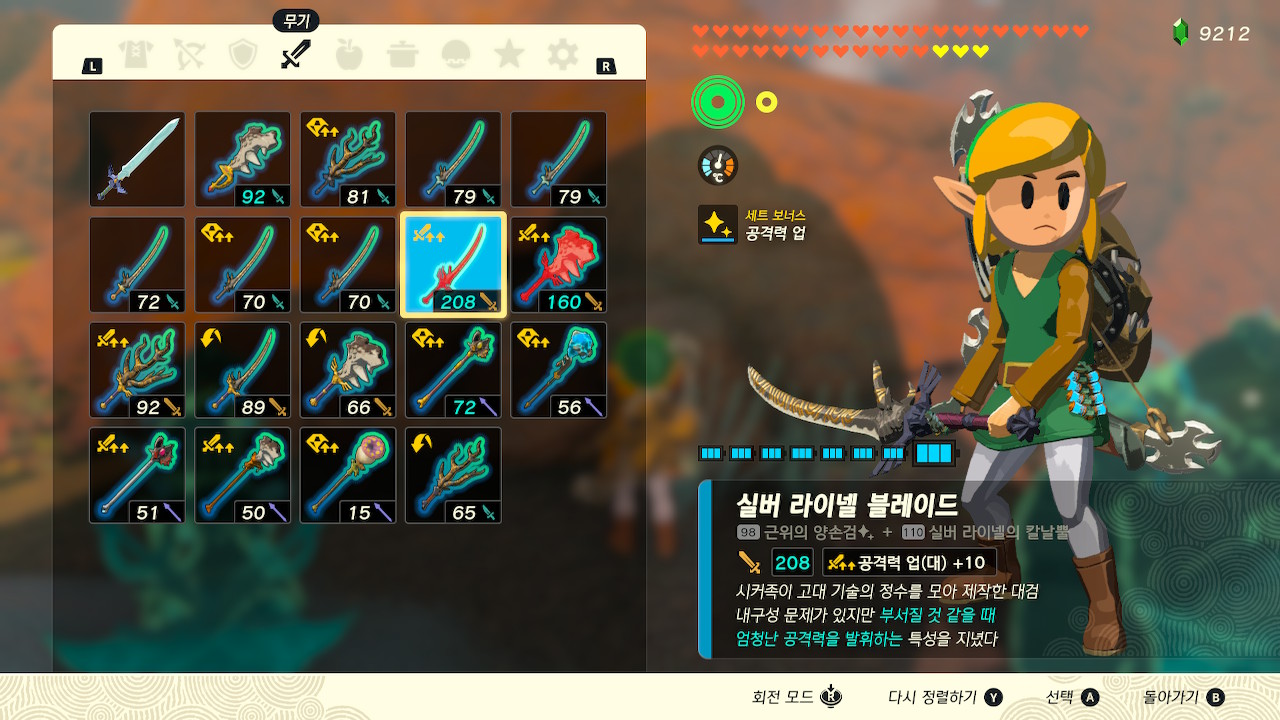Select the 72 attack golden staff

pos(453,370)
